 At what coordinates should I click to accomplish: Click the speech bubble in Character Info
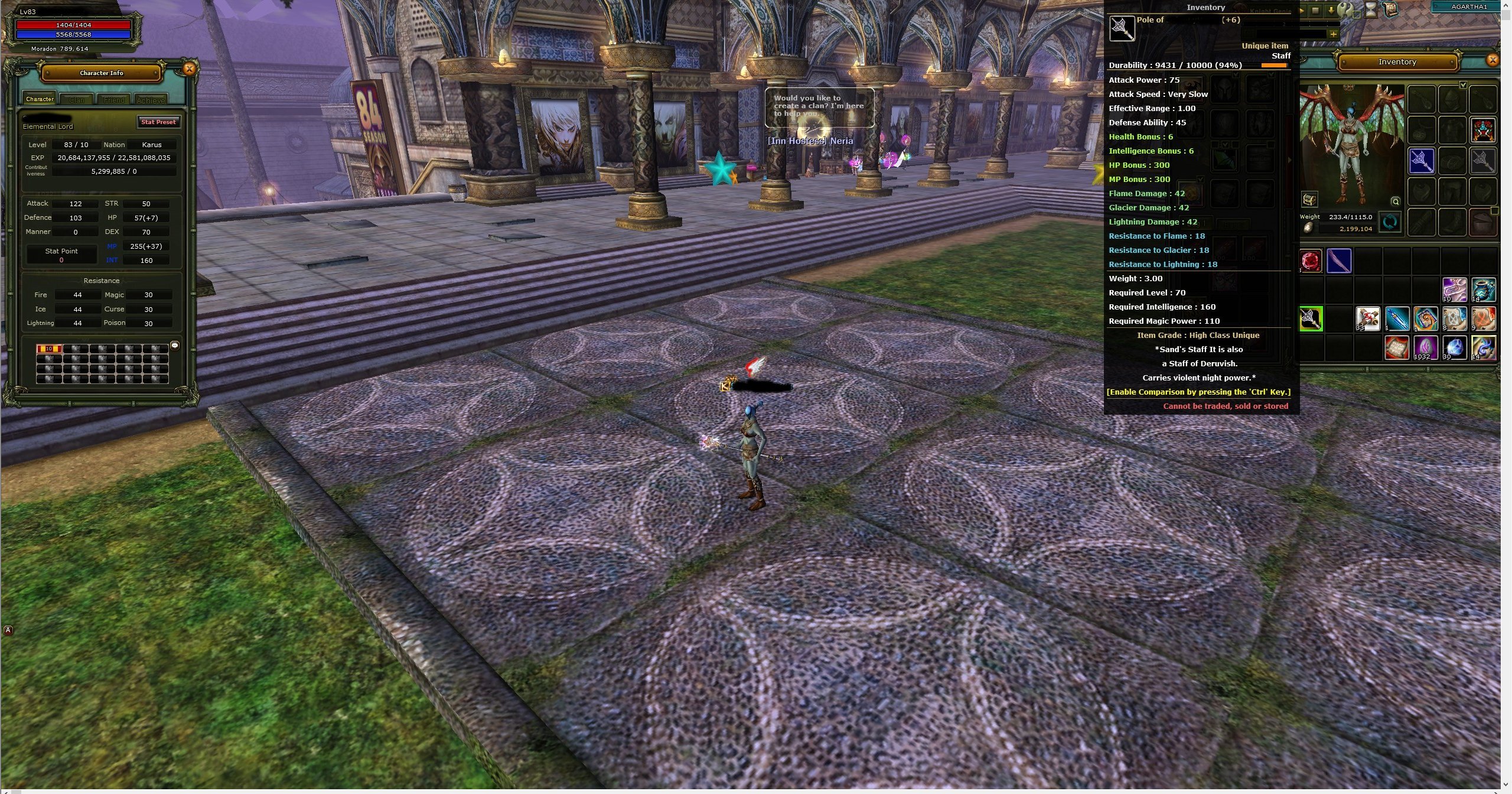click(x=175, y=345)
